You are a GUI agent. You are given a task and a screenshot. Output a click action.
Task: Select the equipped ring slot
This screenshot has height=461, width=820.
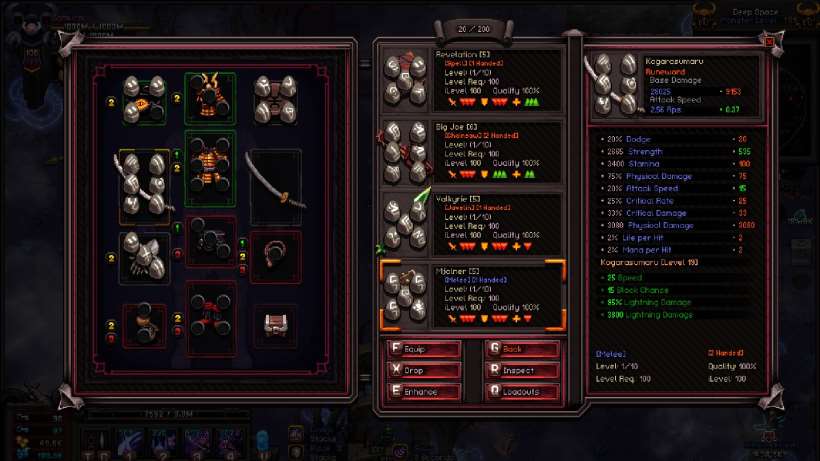275,255
